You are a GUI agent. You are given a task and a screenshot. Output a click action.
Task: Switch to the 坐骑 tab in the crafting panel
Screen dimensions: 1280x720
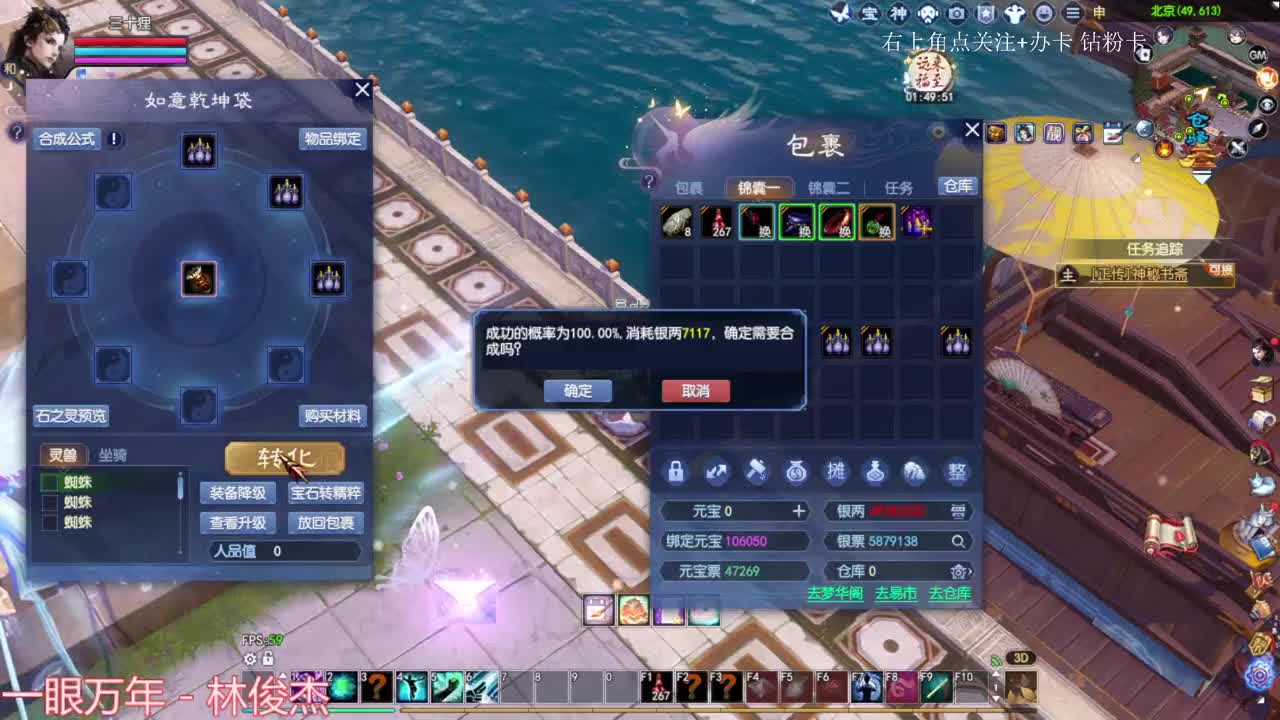113,454
